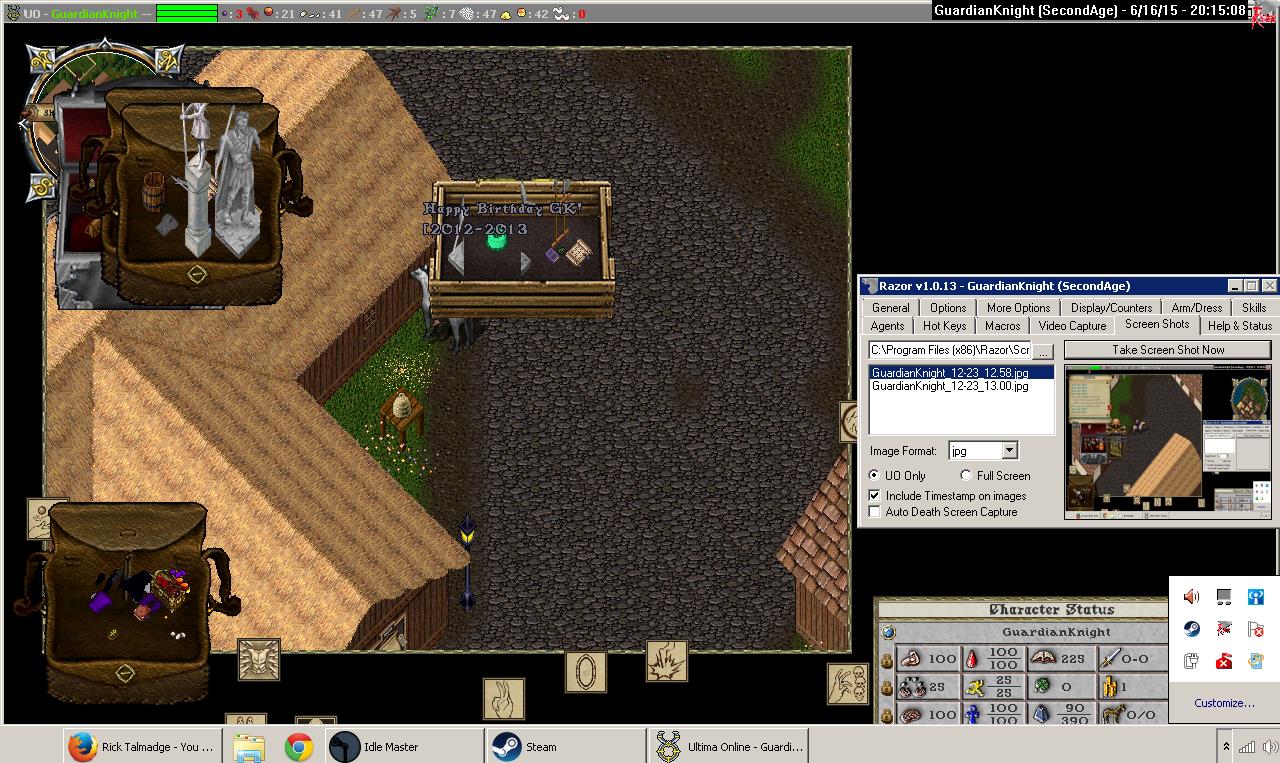Open the Display/Counters tab
The height and width of the screenshot is (763, 1280).
1111,308
